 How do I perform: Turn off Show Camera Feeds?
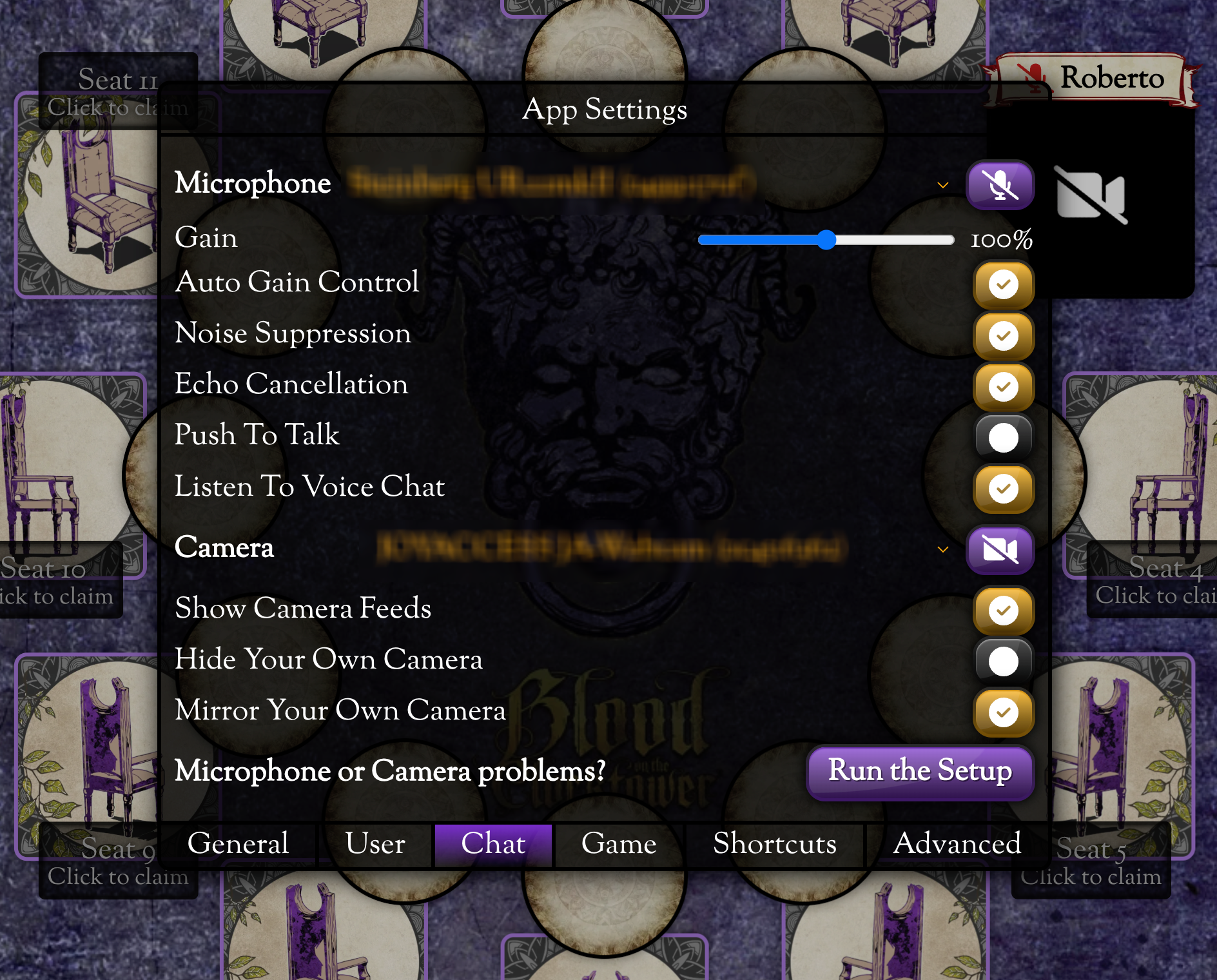click(x=1003, y=610)
